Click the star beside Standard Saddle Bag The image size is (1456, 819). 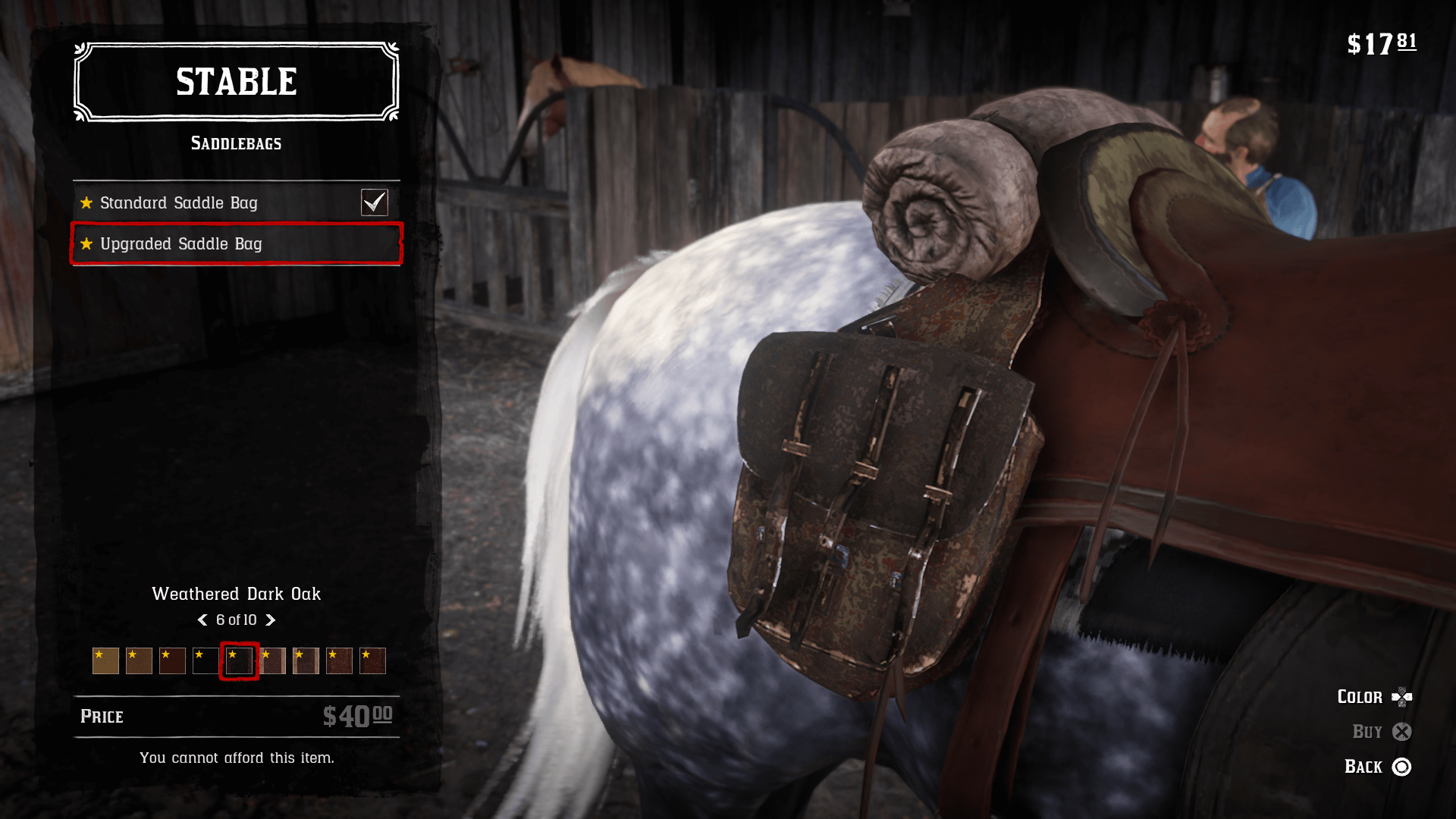point(87,202)
